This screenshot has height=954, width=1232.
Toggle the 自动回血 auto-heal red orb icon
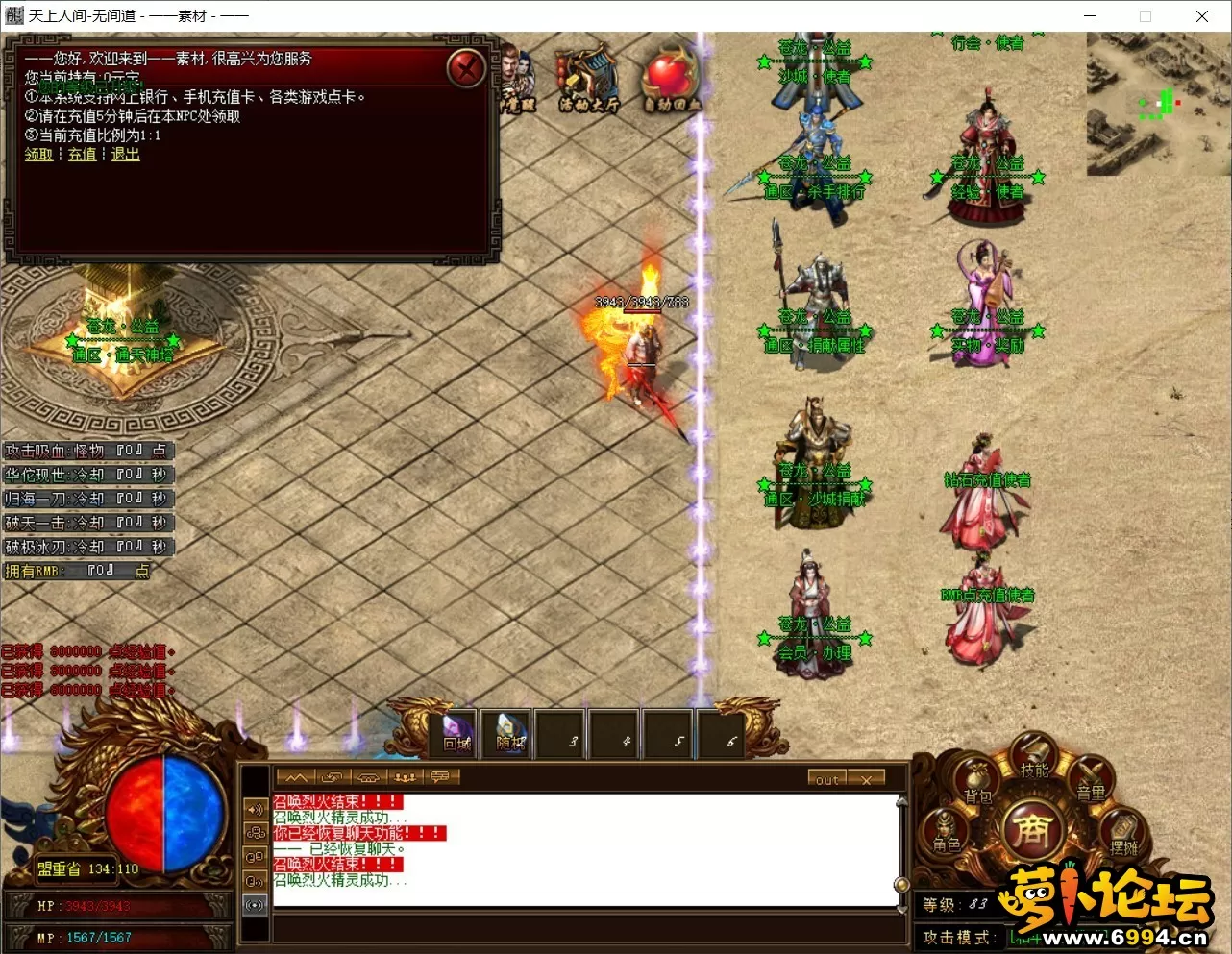[672, 79]
